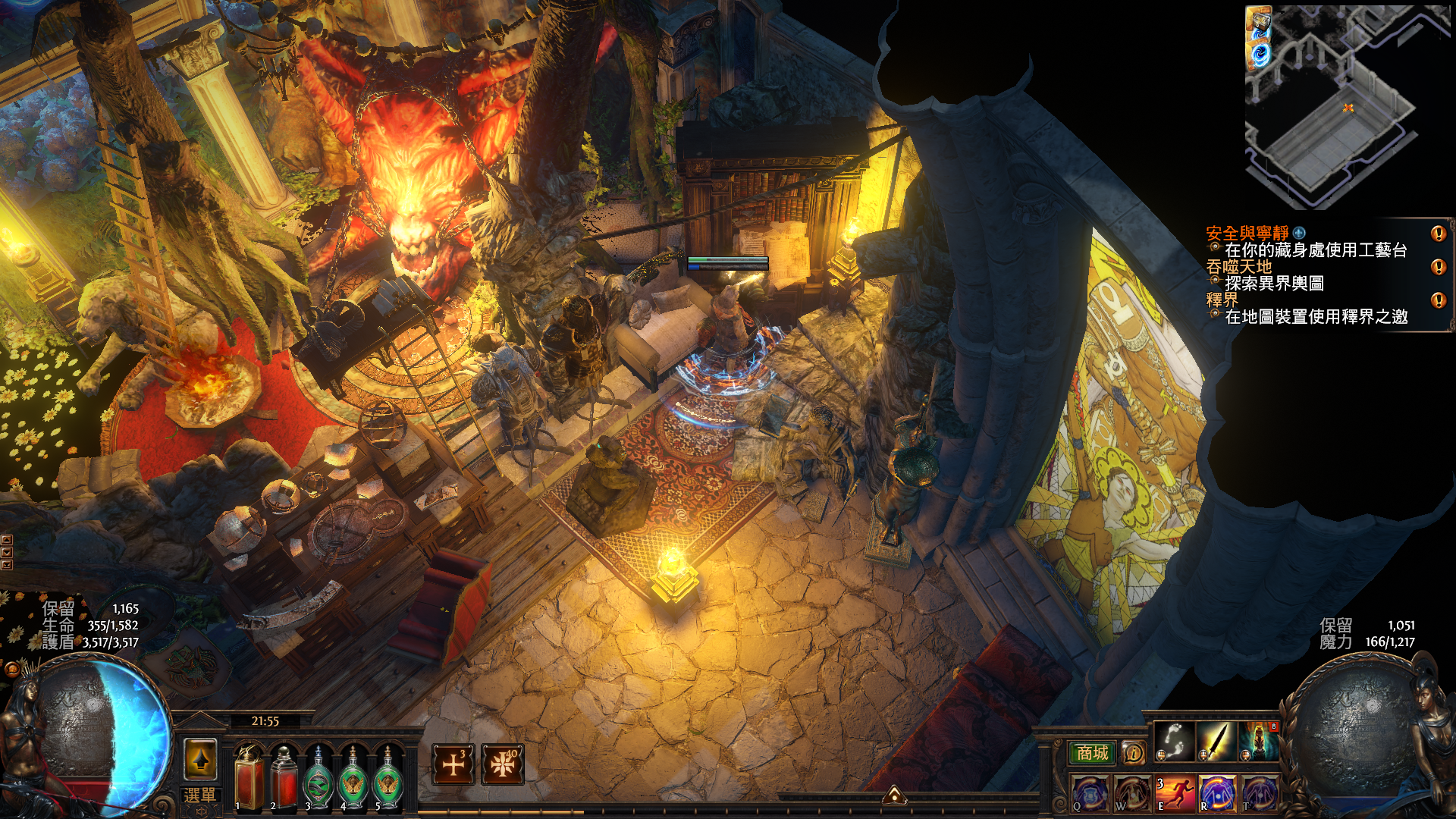Open the green 商城 shop button

(x=1092, y=753)
